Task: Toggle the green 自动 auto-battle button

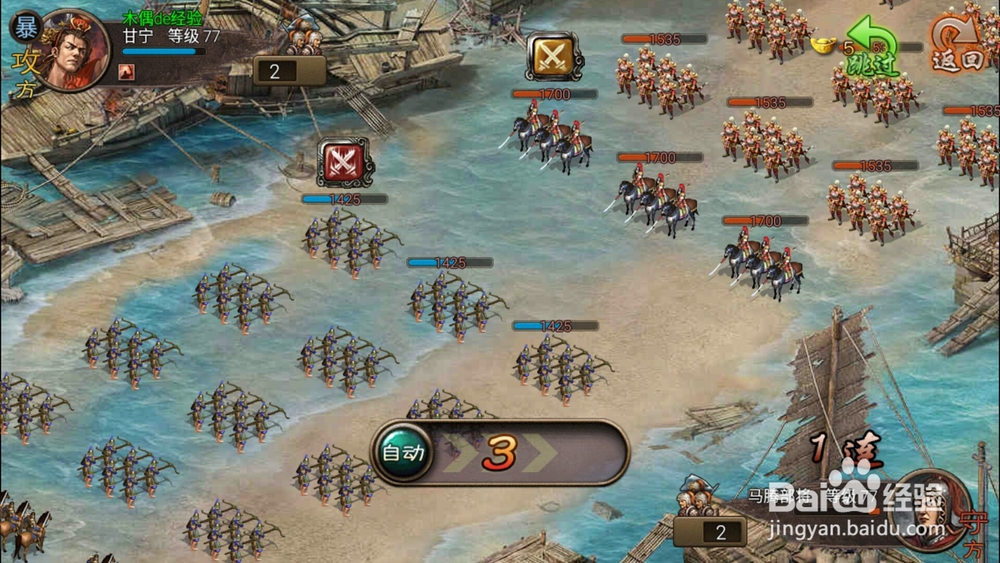Action: click(x=404, y=453)
